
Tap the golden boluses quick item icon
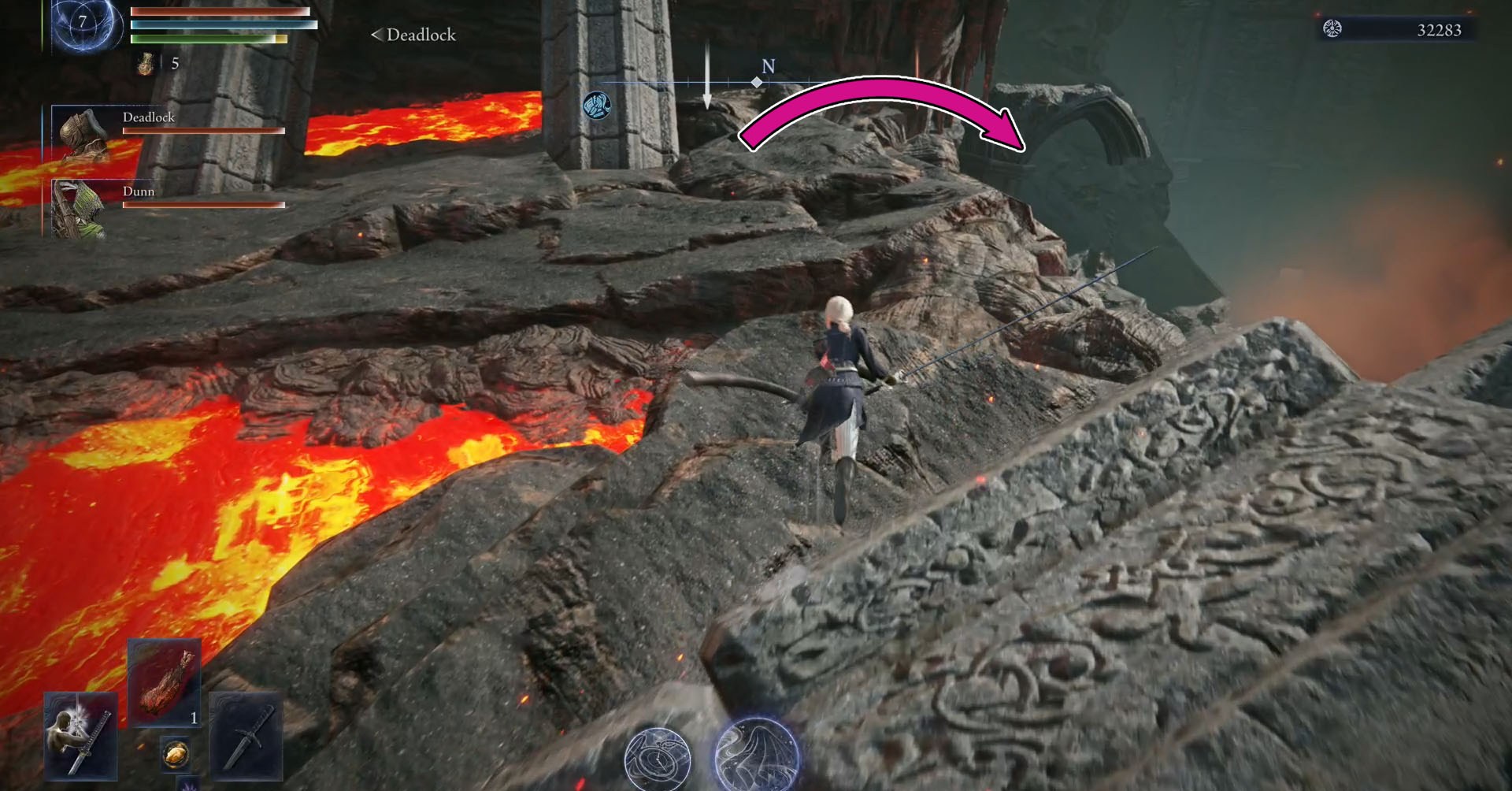[x=176, y=752]
